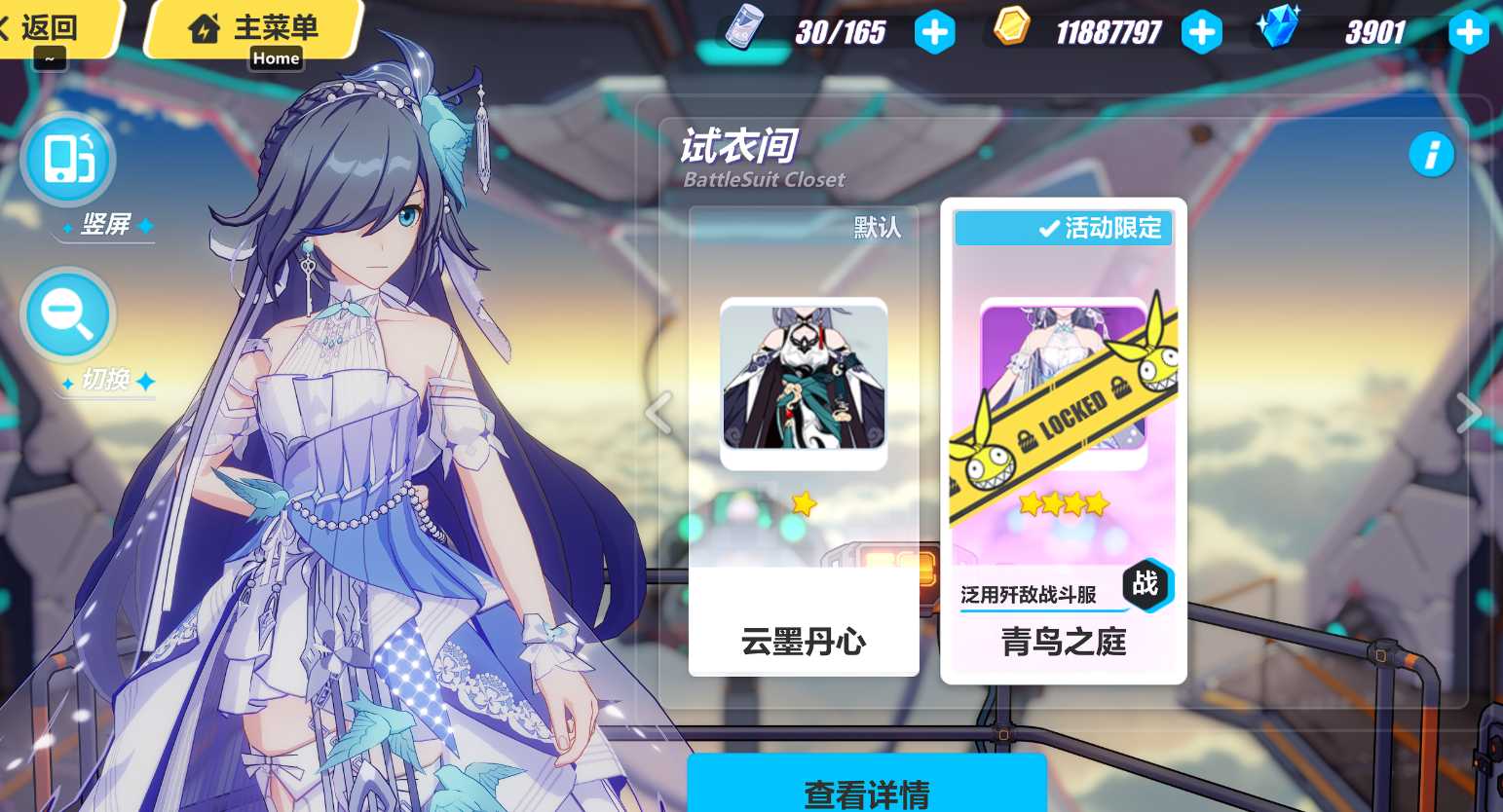Open the 主菜单 main menu
The image size is (1503, 812).
click(x=251, y=28)
